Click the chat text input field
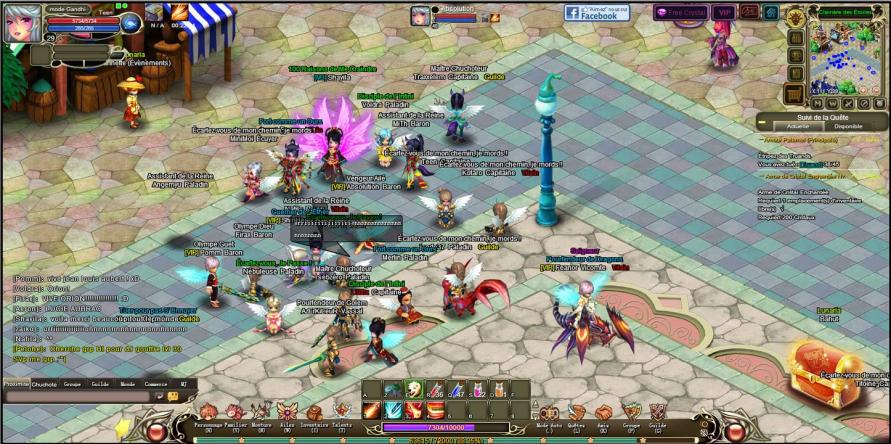891x444 pixels. point(80,397)
